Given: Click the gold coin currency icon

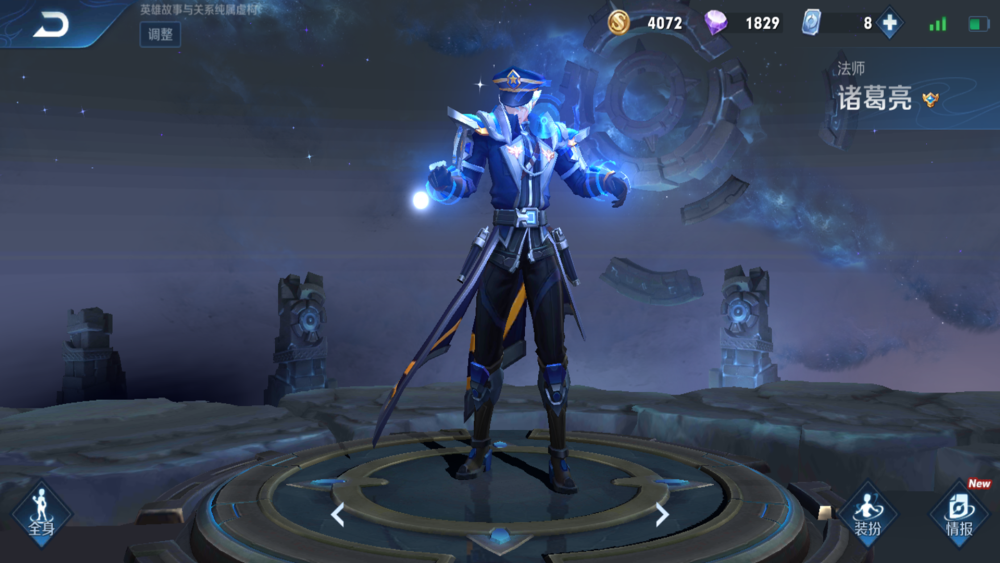Looking at the screenshot, I should (x=619, y=23).
